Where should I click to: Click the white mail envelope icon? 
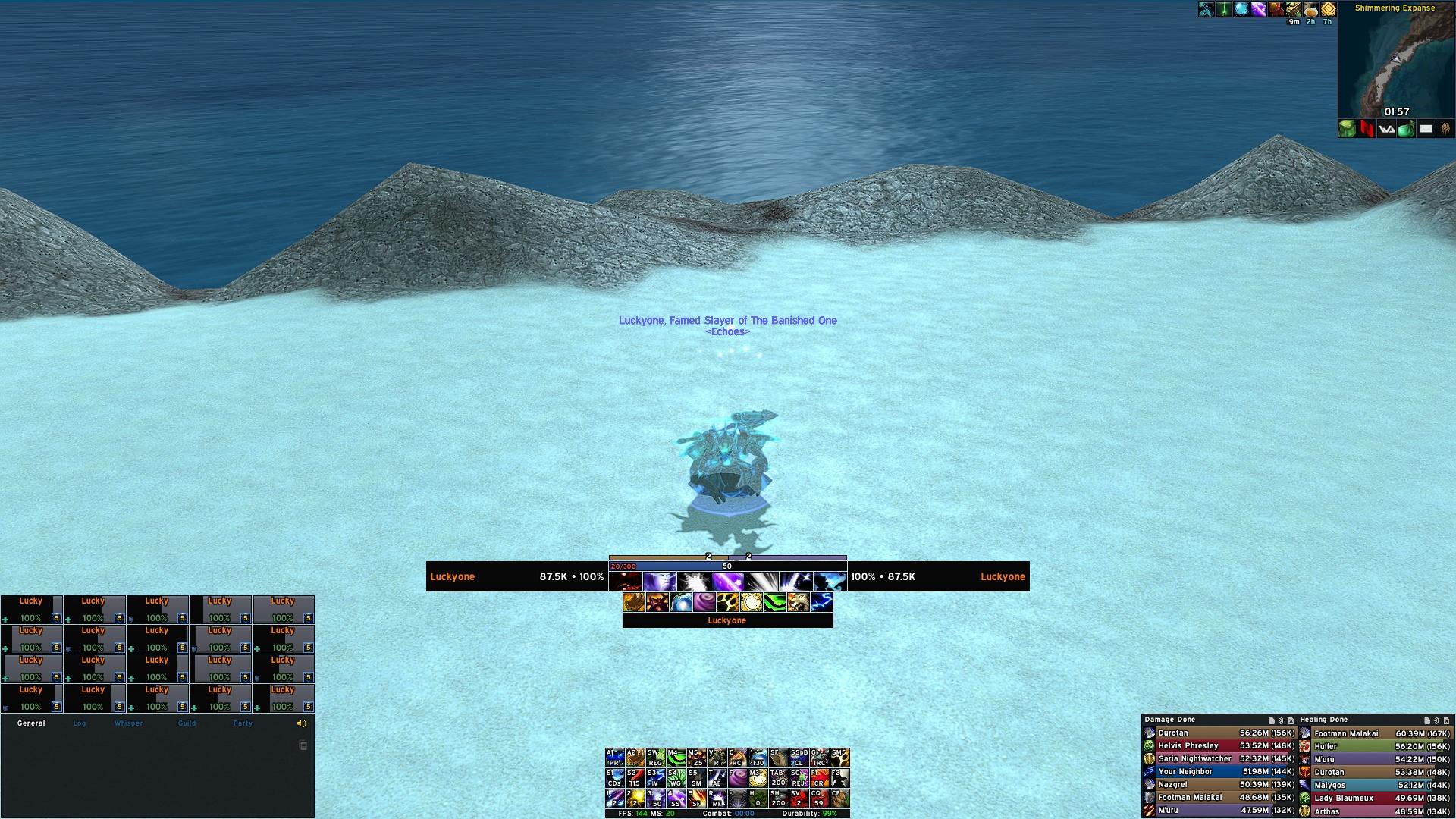(x=1426, y=129)
